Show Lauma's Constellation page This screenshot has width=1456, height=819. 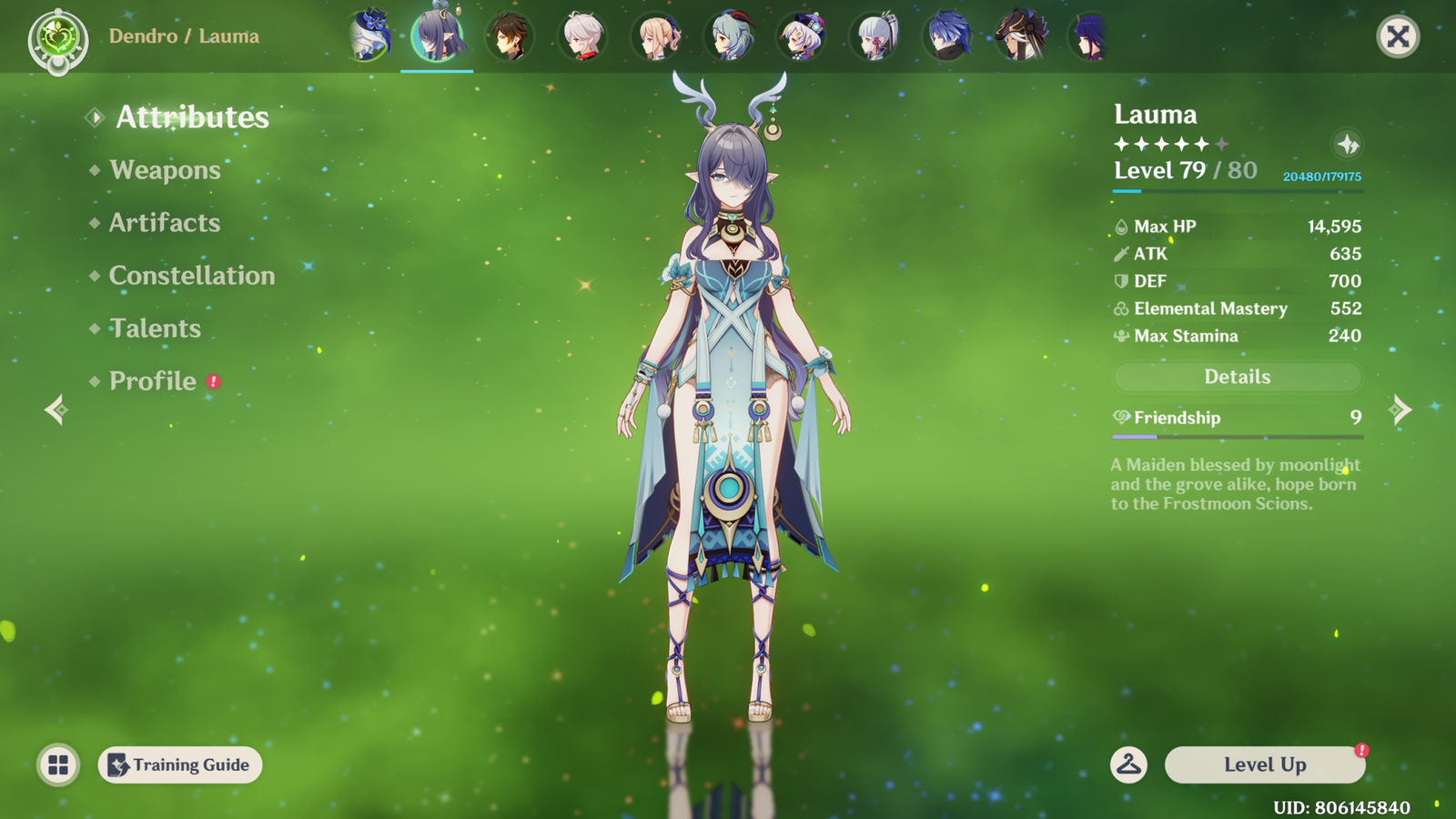pos(191,276)
